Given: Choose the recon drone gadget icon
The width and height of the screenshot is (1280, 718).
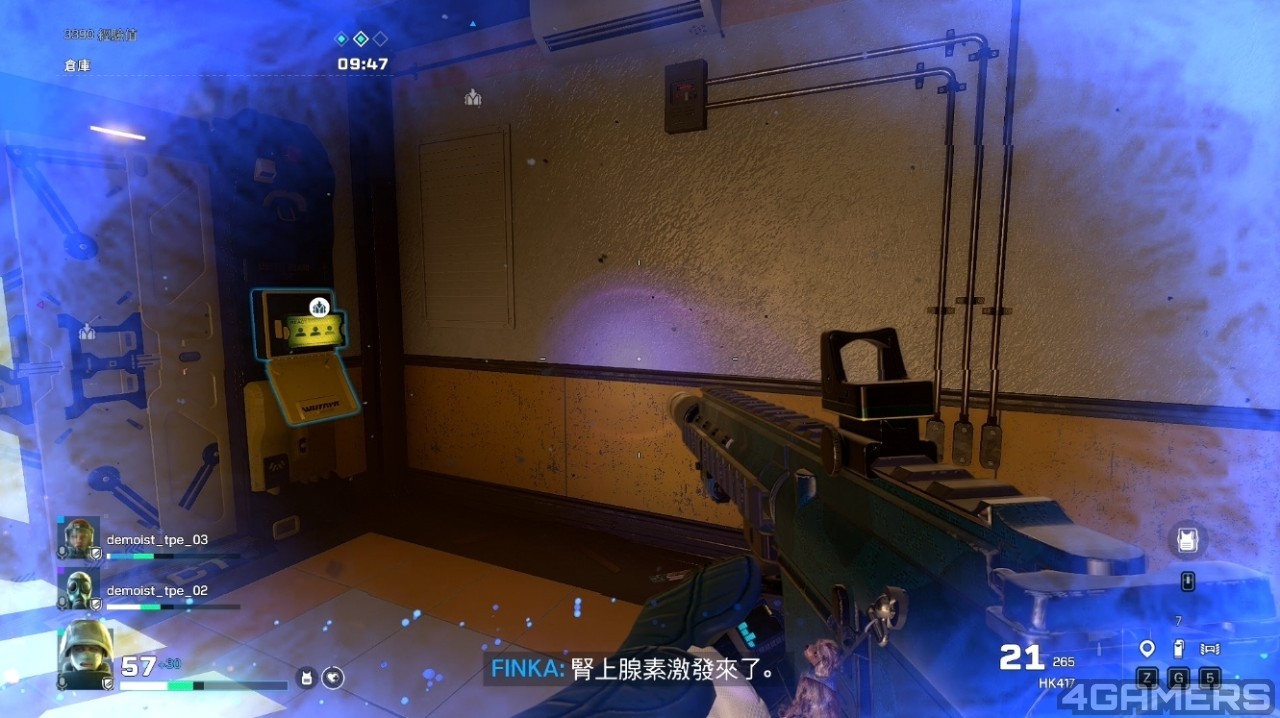Looking at the screenshot, I should coord(1210,648).
